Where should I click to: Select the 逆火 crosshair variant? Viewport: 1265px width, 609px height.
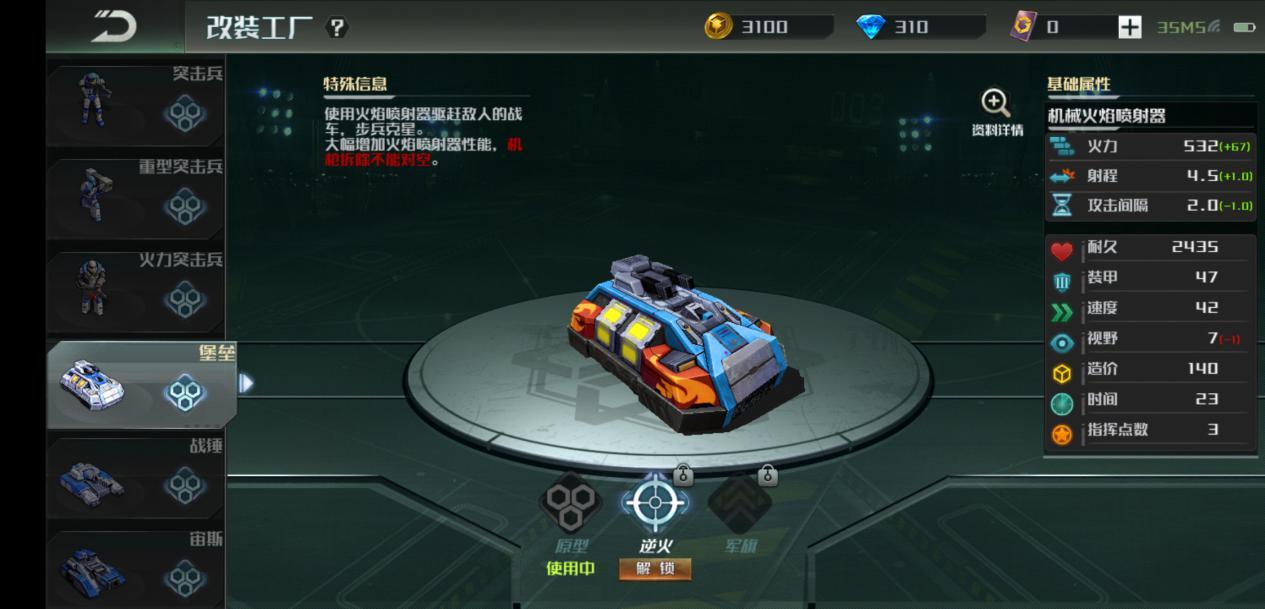(655, 503)
